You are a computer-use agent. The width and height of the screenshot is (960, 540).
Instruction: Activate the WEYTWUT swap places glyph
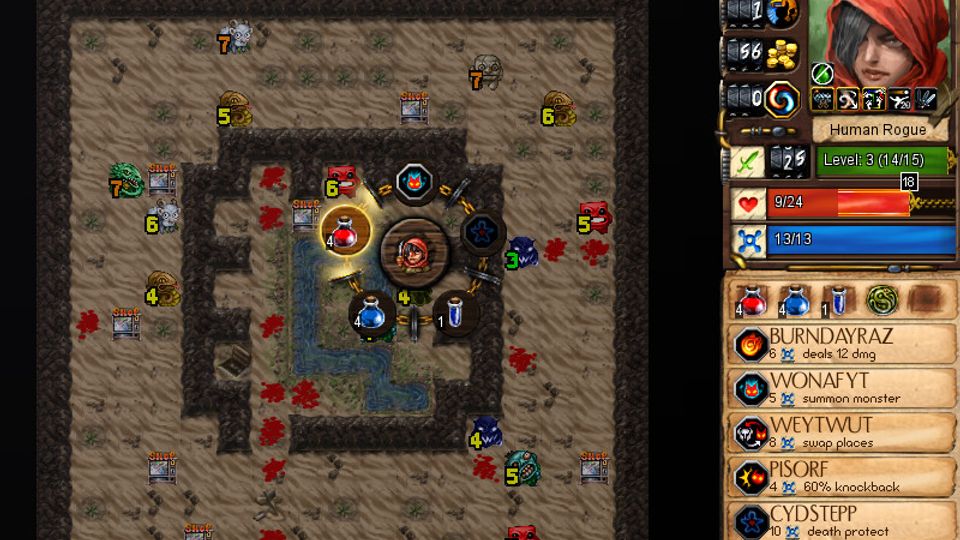840,433
